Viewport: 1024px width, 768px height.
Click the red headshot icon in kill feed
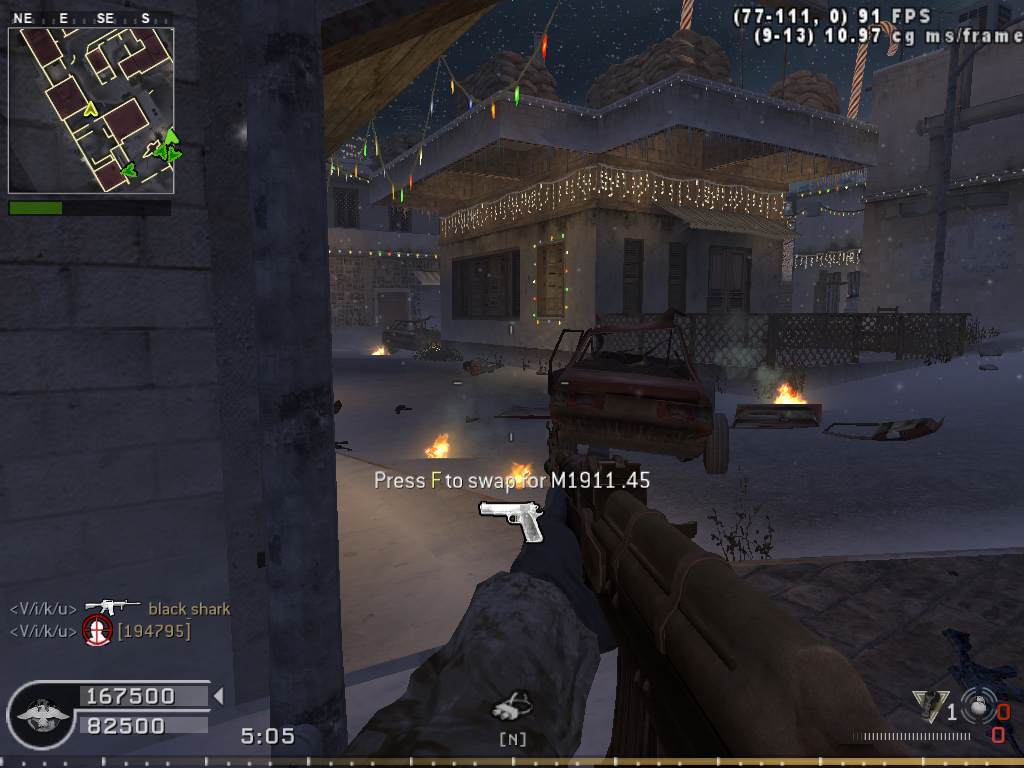click(97, 631)
